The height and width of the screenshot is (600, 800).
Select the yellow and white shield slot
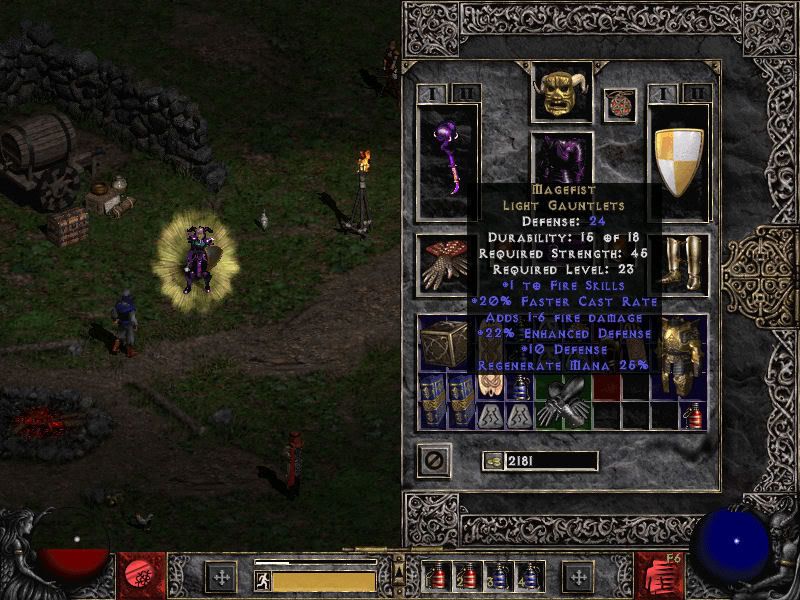pyautogui.click(x=679, y=159)
